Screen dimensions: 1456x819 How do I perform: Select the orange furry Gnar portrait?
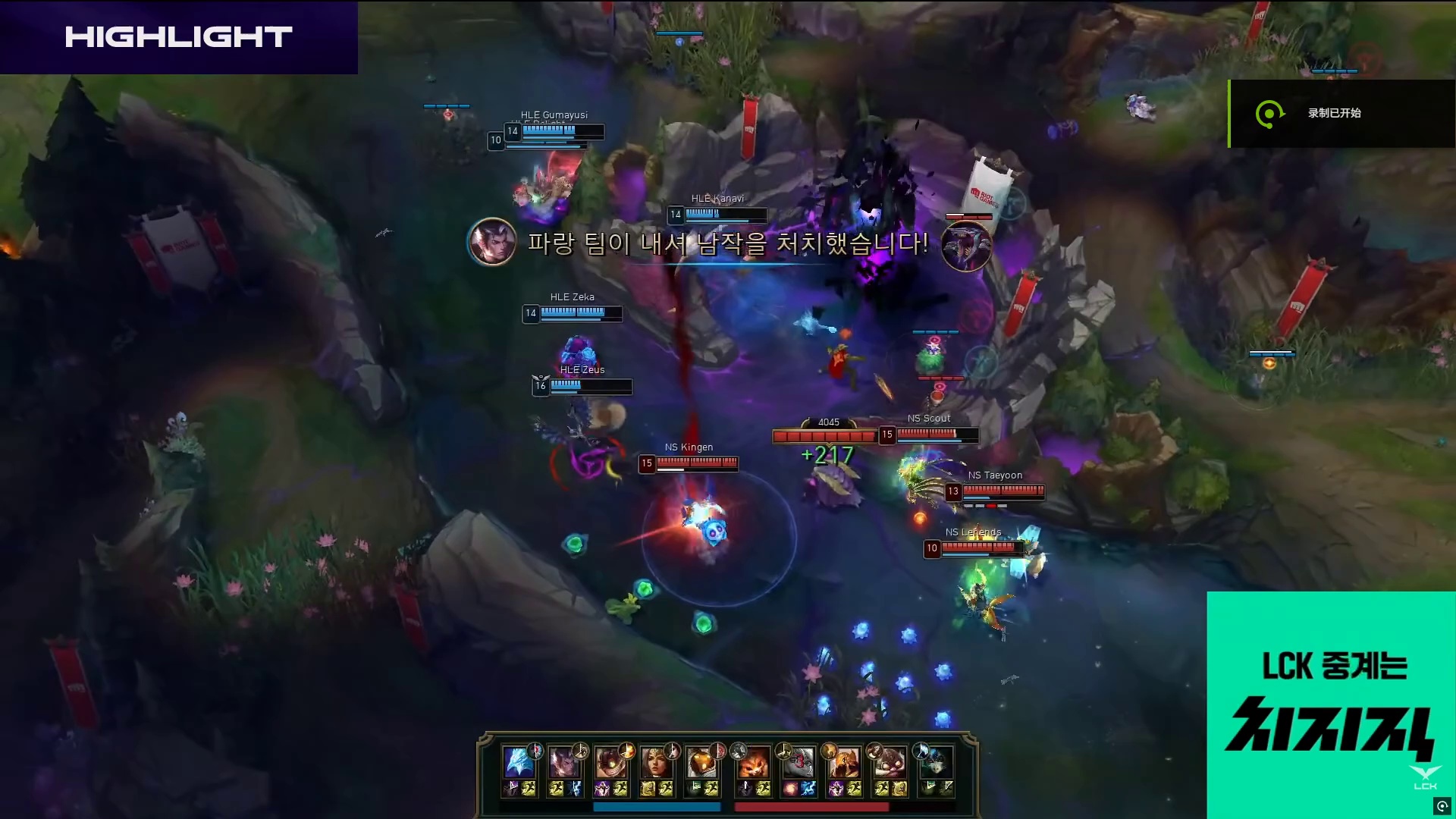(x=752, y=762)
